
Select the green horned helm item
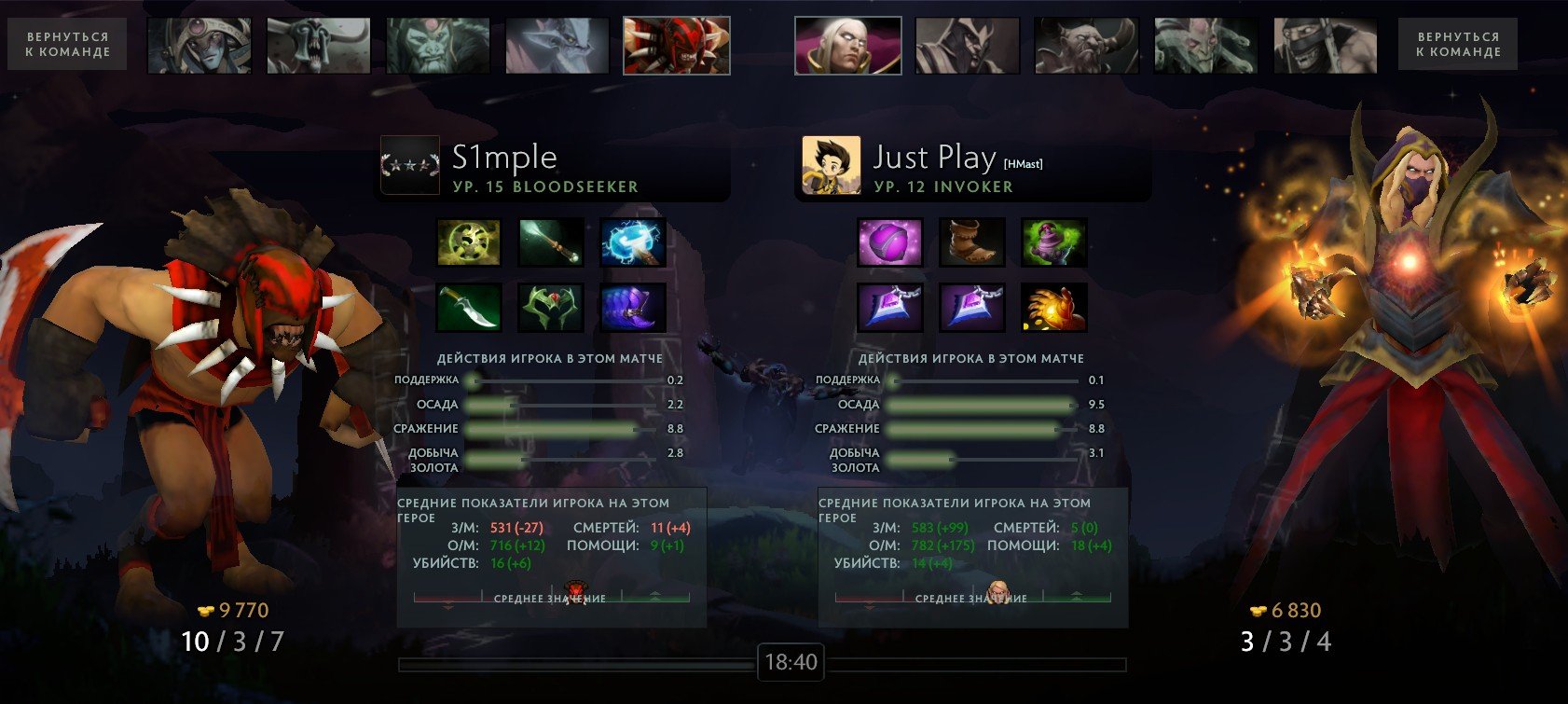[551, 308]
